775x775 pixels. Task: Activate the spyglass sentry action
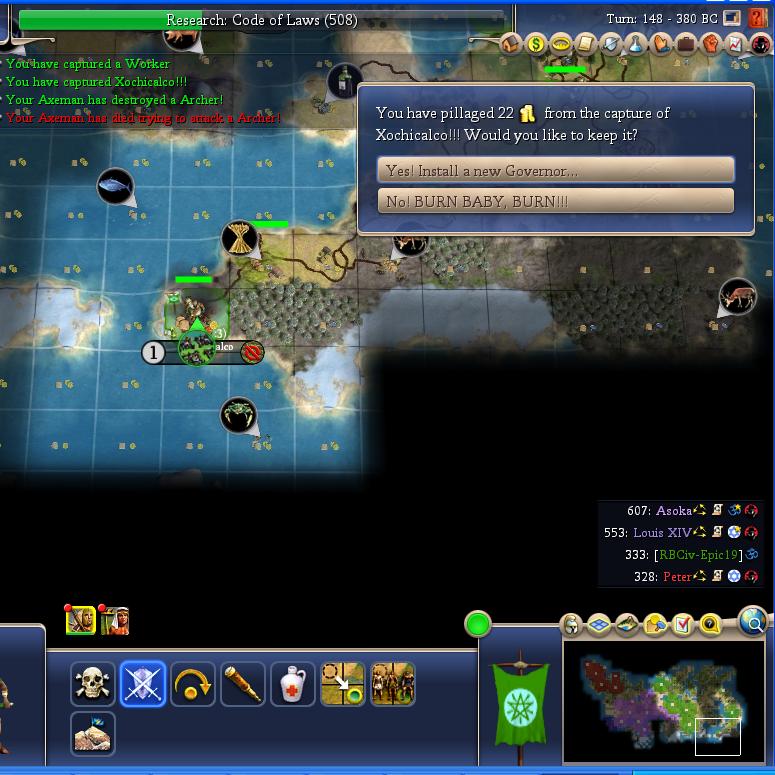[242, 684]
